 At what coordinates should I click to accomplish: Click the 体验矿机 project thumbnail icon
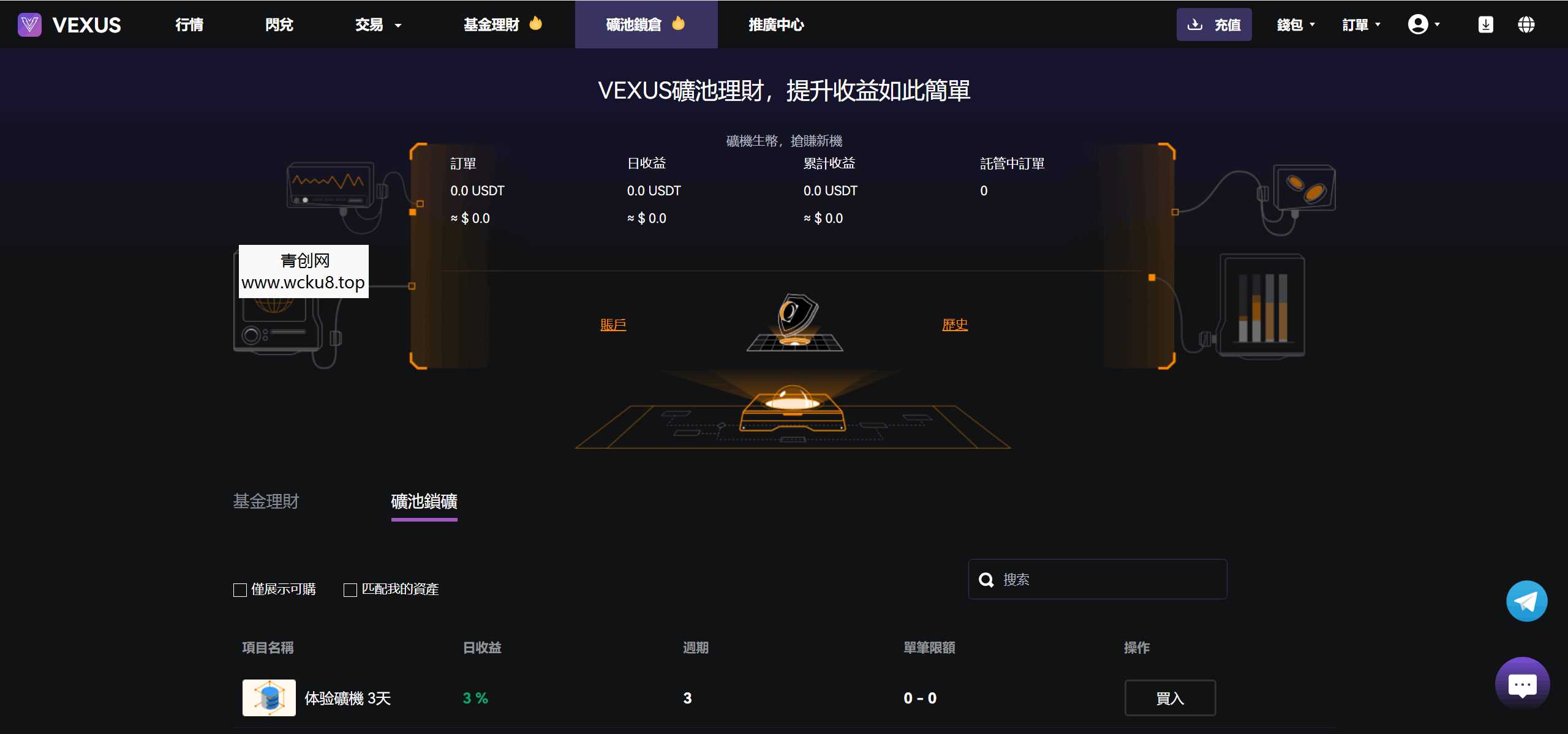click(268, 697)
